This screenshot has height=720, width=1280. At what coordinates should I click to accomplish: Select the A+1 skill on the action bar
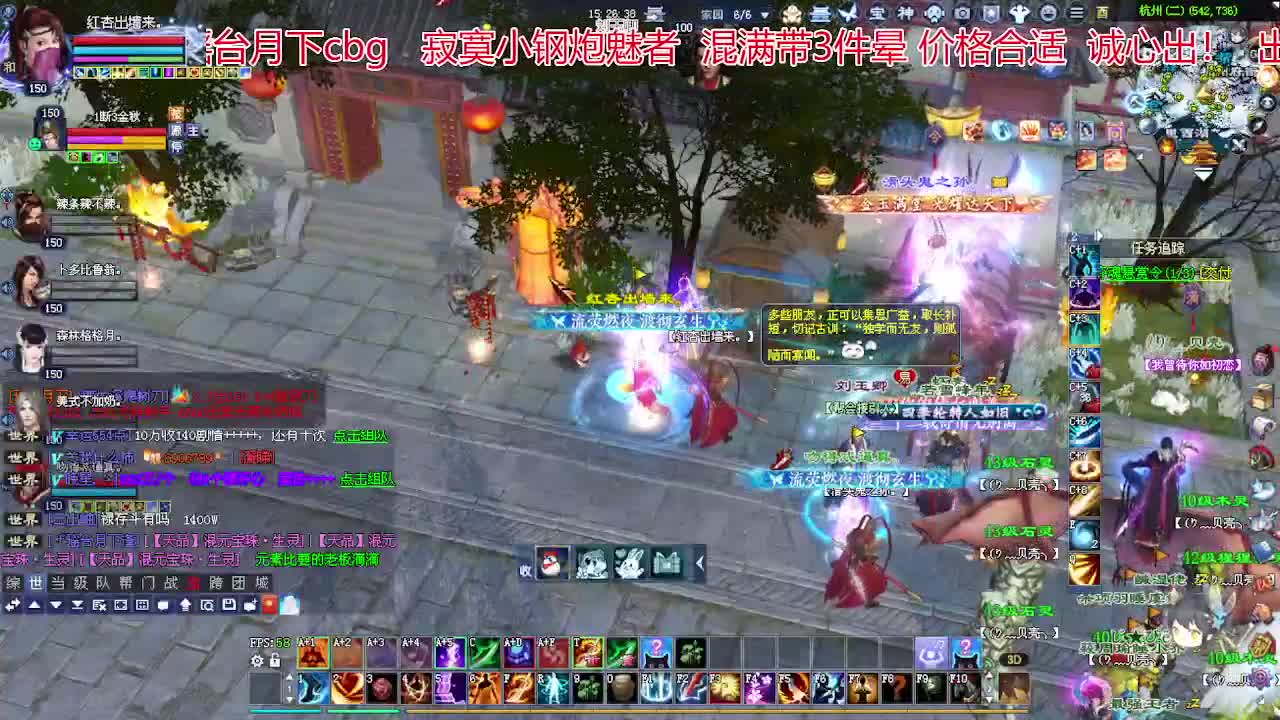point(313,652)
